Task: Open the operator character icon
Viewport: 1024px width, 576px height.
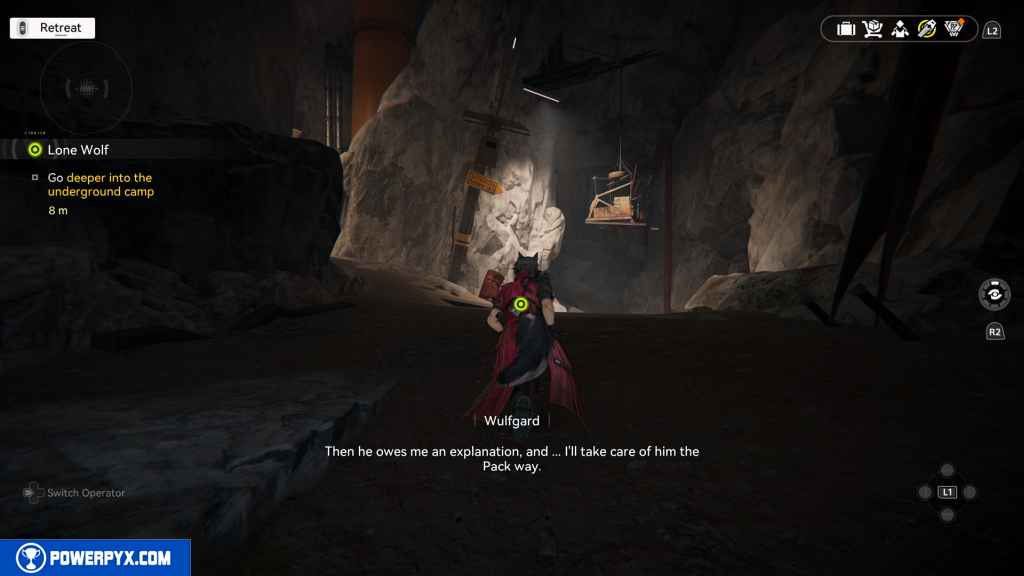Action: (900, 29)
